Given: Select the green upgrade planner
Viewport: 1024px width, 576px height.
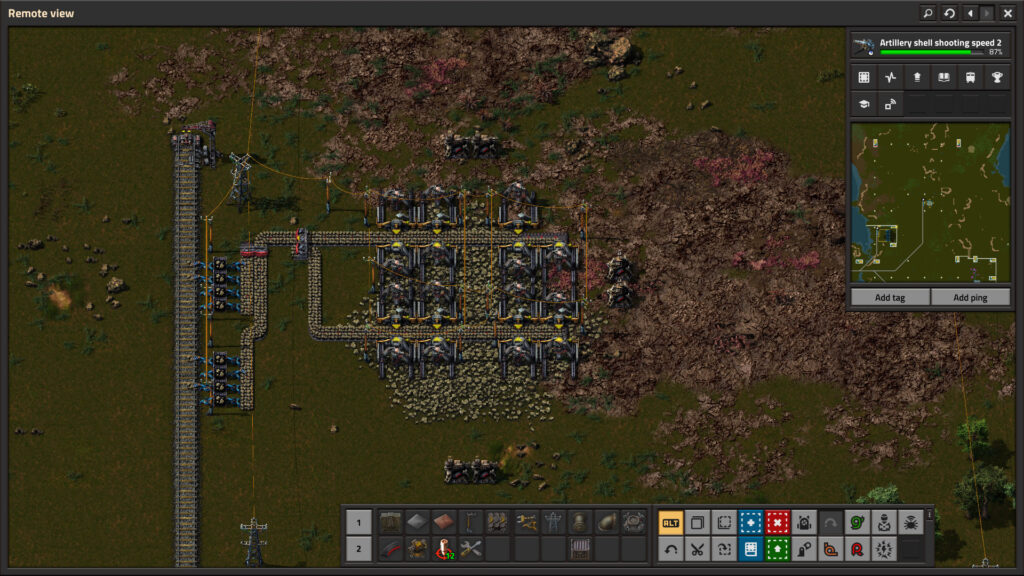Looking at the screenshot, I should tap(777, 548).
